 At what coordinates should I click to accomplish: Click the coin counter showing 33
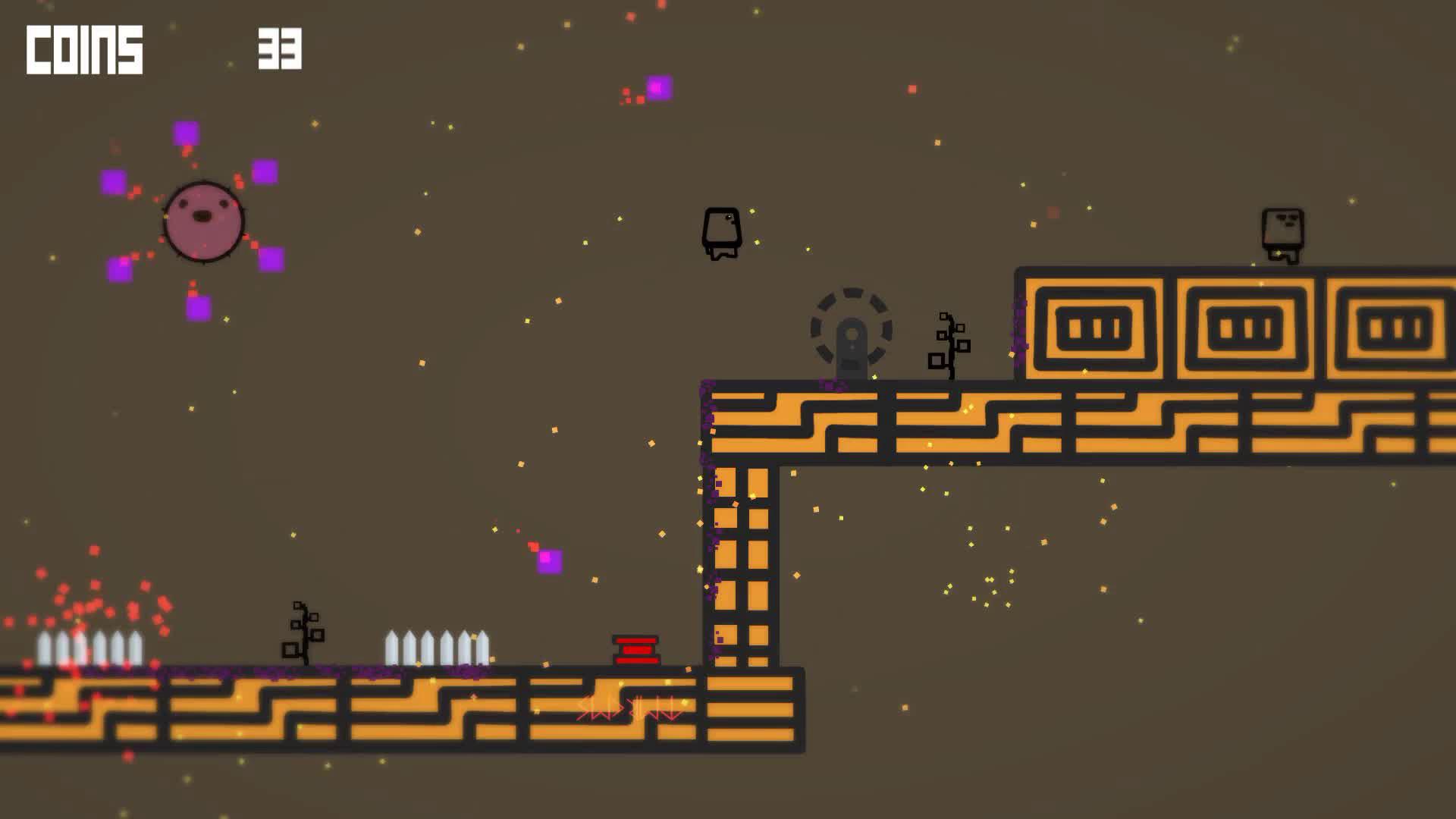(279, 49)
